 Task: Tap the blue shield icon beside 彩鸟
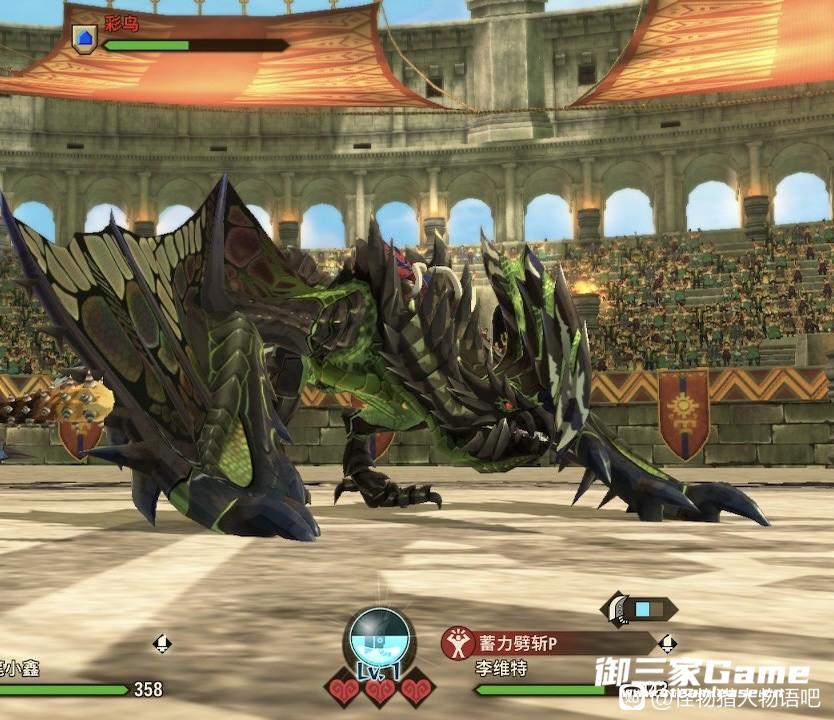pyautogui.click(x=84, y=40)
